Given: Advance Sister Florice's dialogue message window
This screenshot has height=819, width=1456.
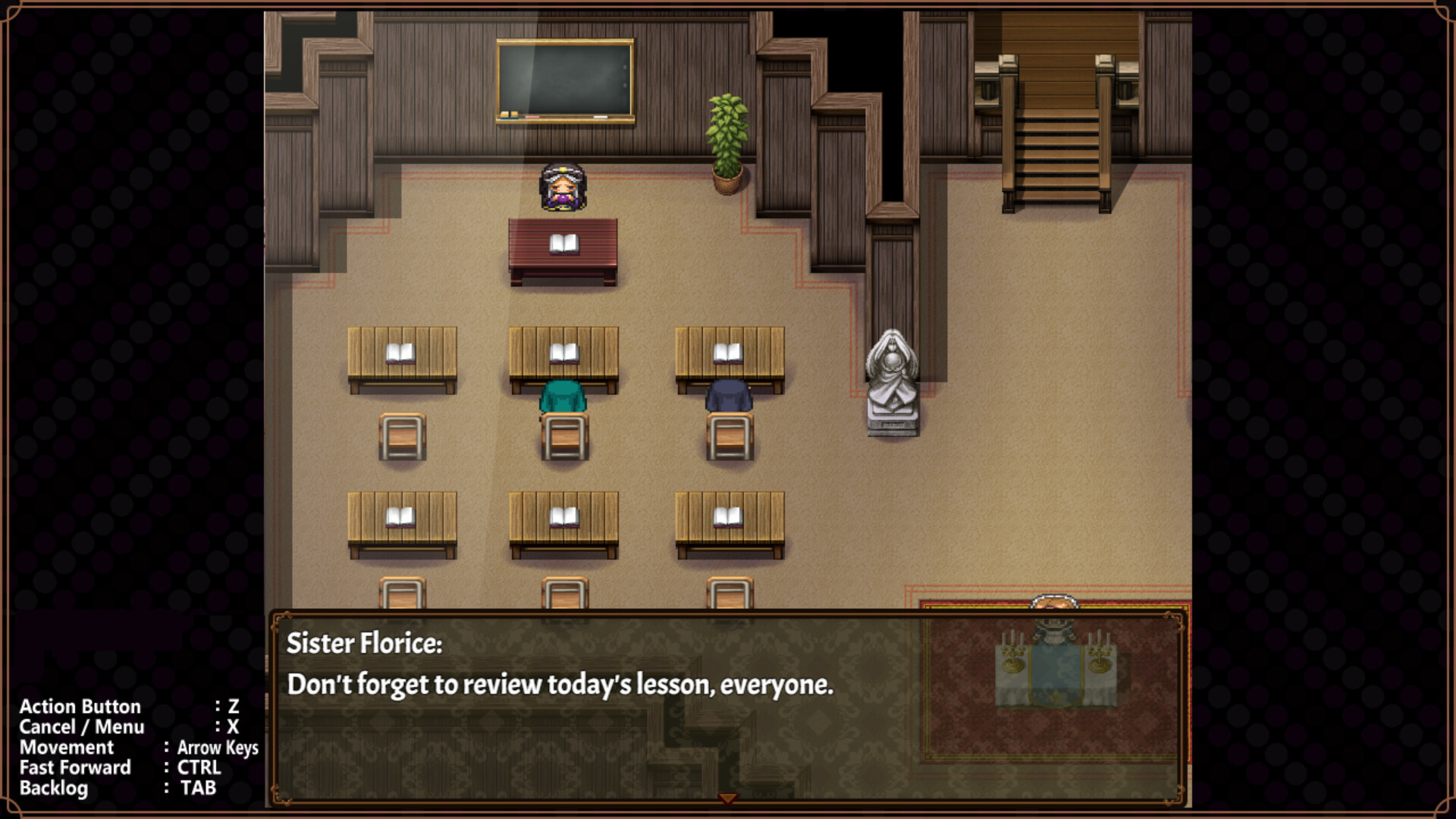Looking at the screenshot, I should click(726, 705).
